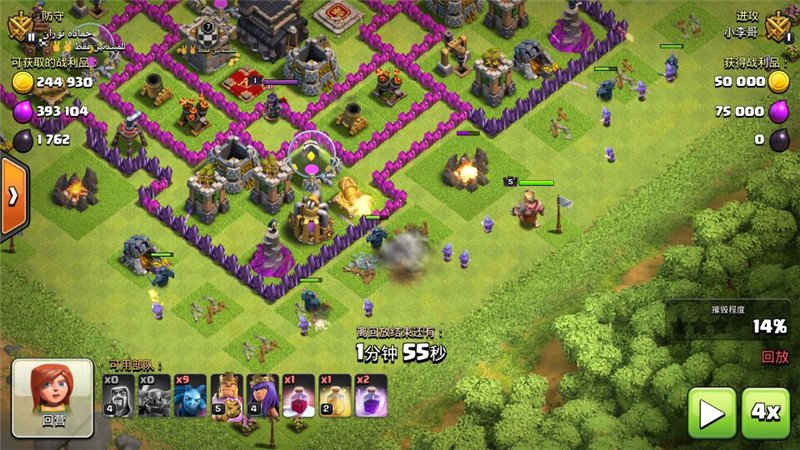This screenshot has height=450, width=800.
Task: Select the Golem troop slot
Action: tap(153, 396)
